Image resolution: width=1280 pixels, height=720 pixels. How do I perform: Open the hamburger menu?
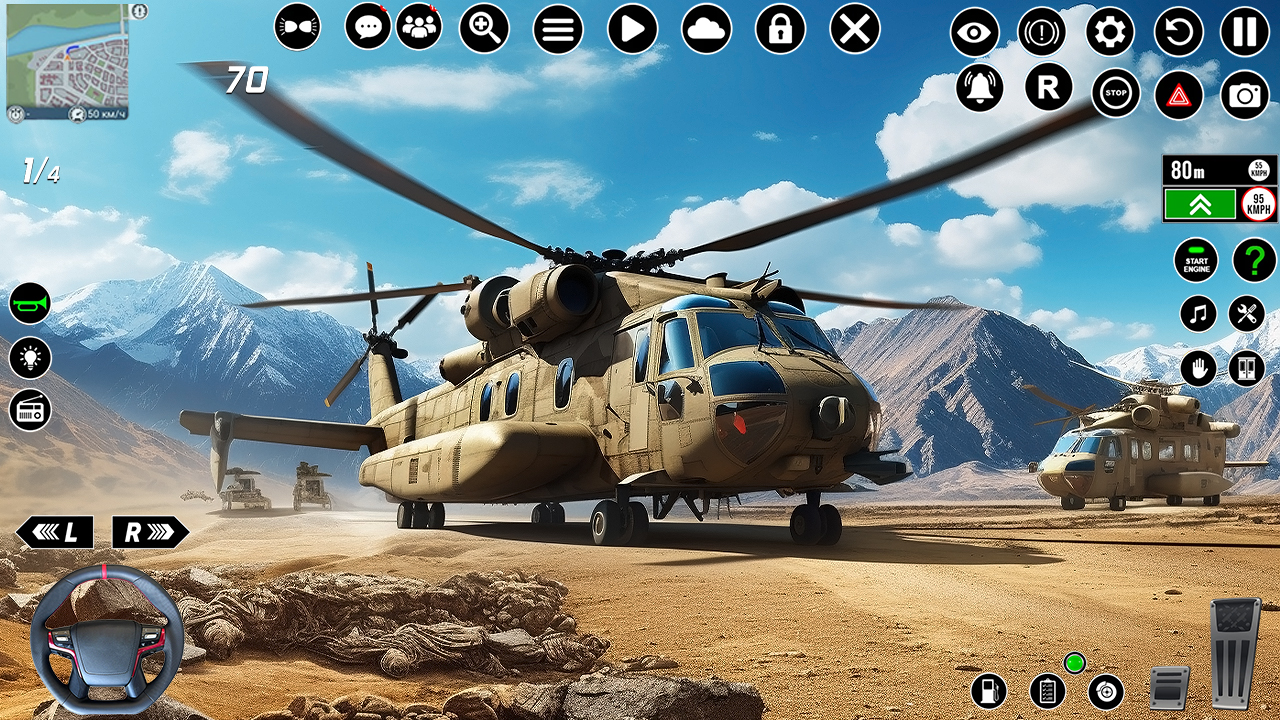click(x=558, y=29)
